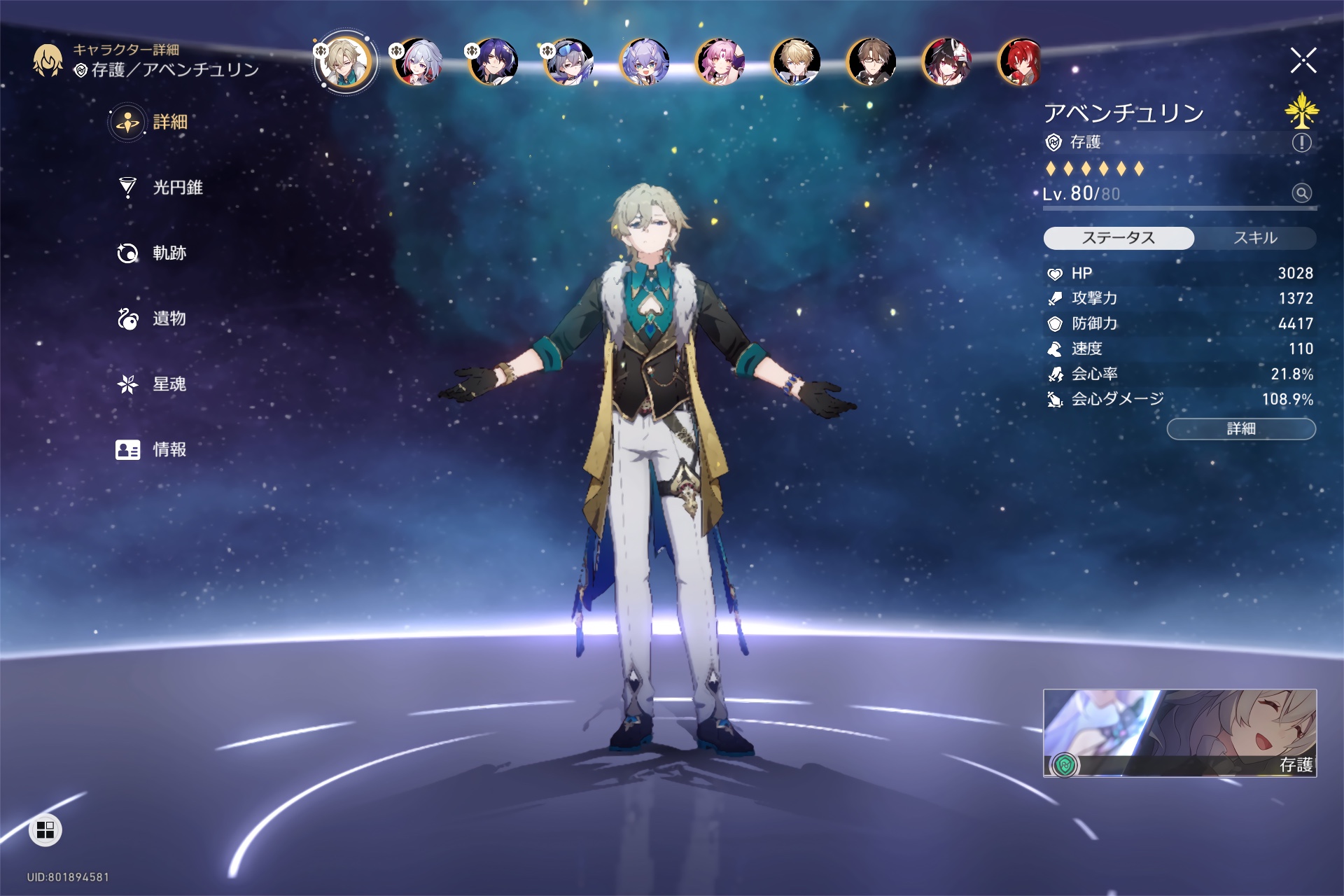Open the 存護 light cone thumbnail
Image resolution: width=1344 pixels, height=896 pixels.
pyautogui.click(x=1179, y=732)
